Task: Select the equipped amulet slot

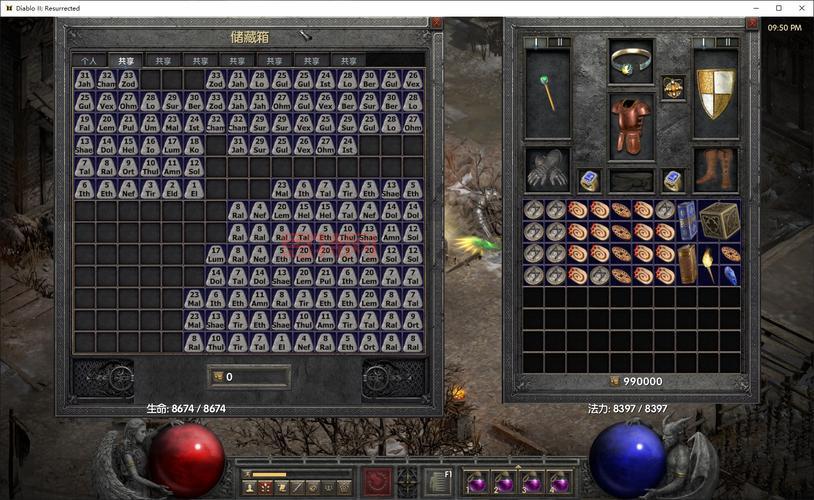Action: (x=673, y=88)
